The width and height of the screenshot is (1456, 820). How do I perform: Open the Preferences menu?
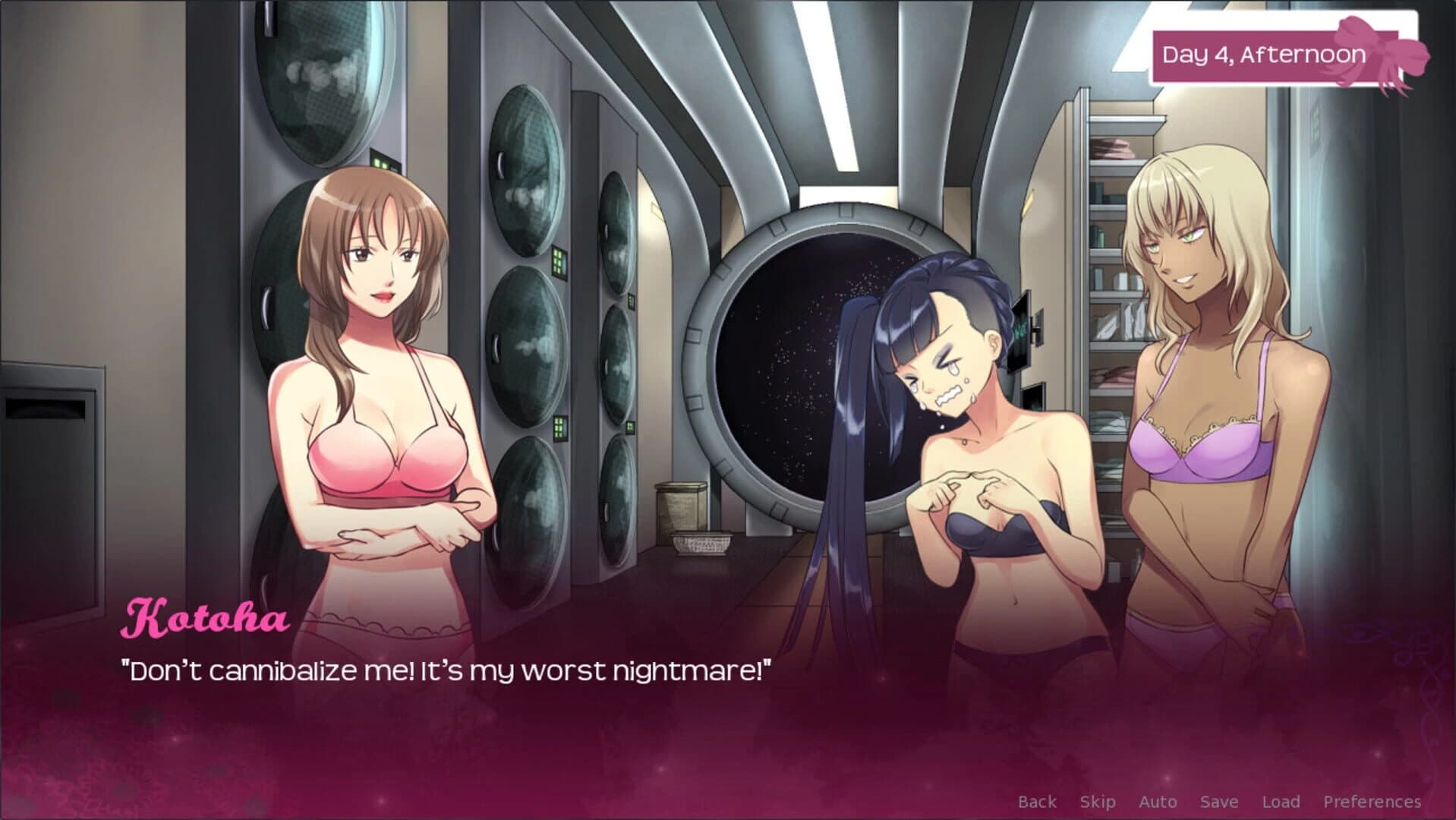1372,801
